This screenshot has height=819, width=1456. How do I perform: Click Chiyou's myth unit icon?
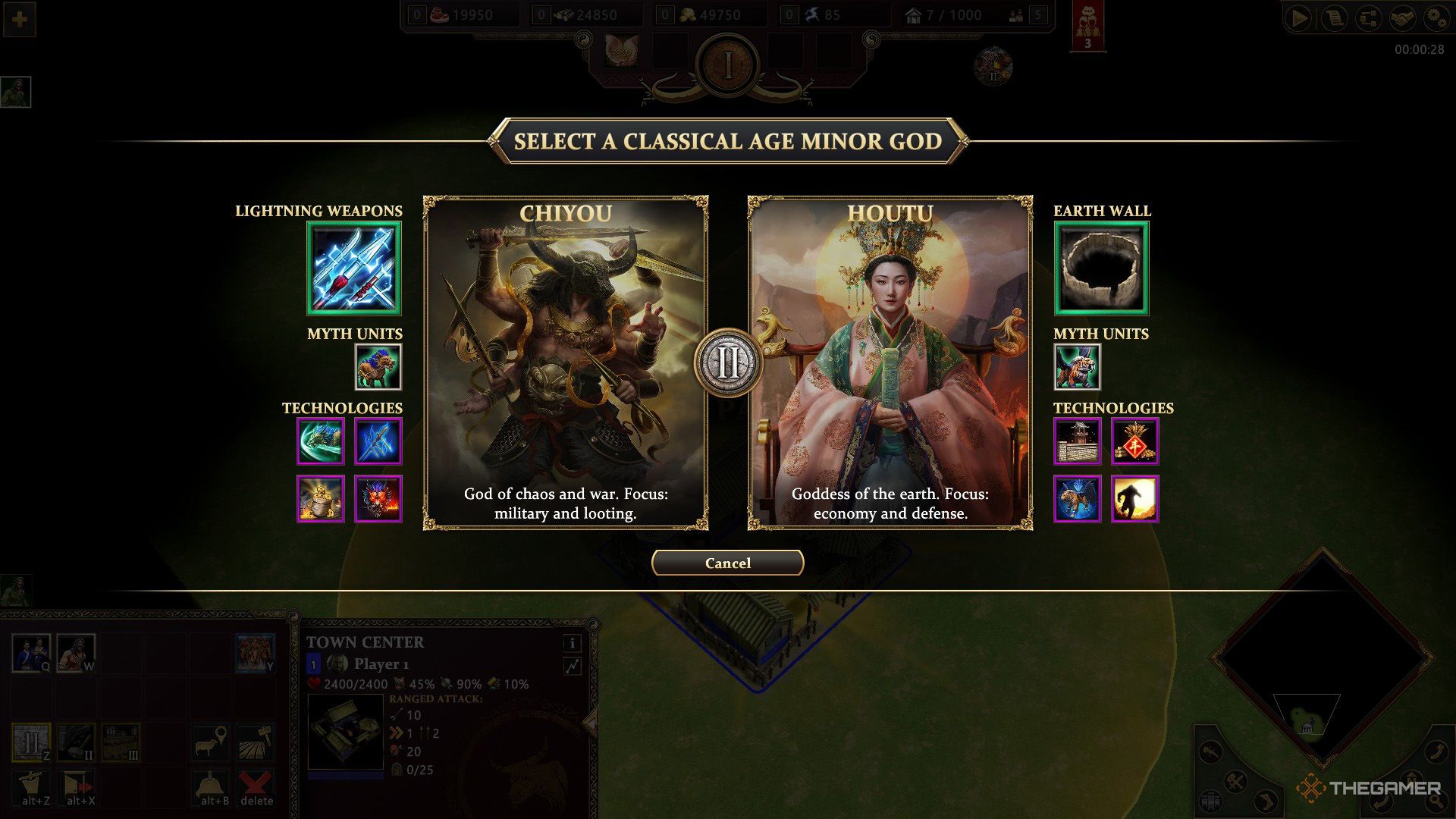pyautogui.click(x=378, y=366)
